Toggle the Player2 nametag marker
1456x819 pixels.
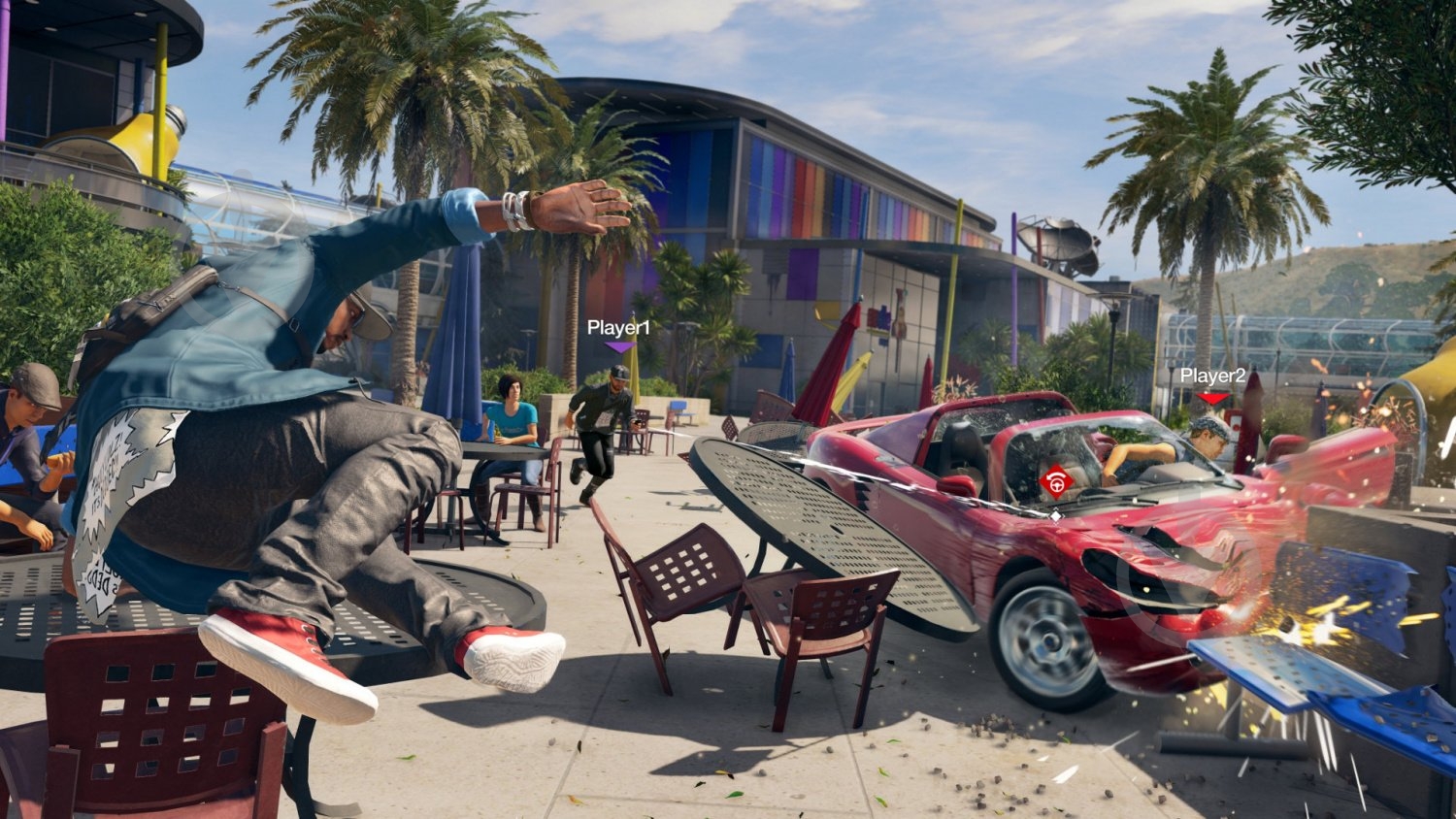[1212, 376]
